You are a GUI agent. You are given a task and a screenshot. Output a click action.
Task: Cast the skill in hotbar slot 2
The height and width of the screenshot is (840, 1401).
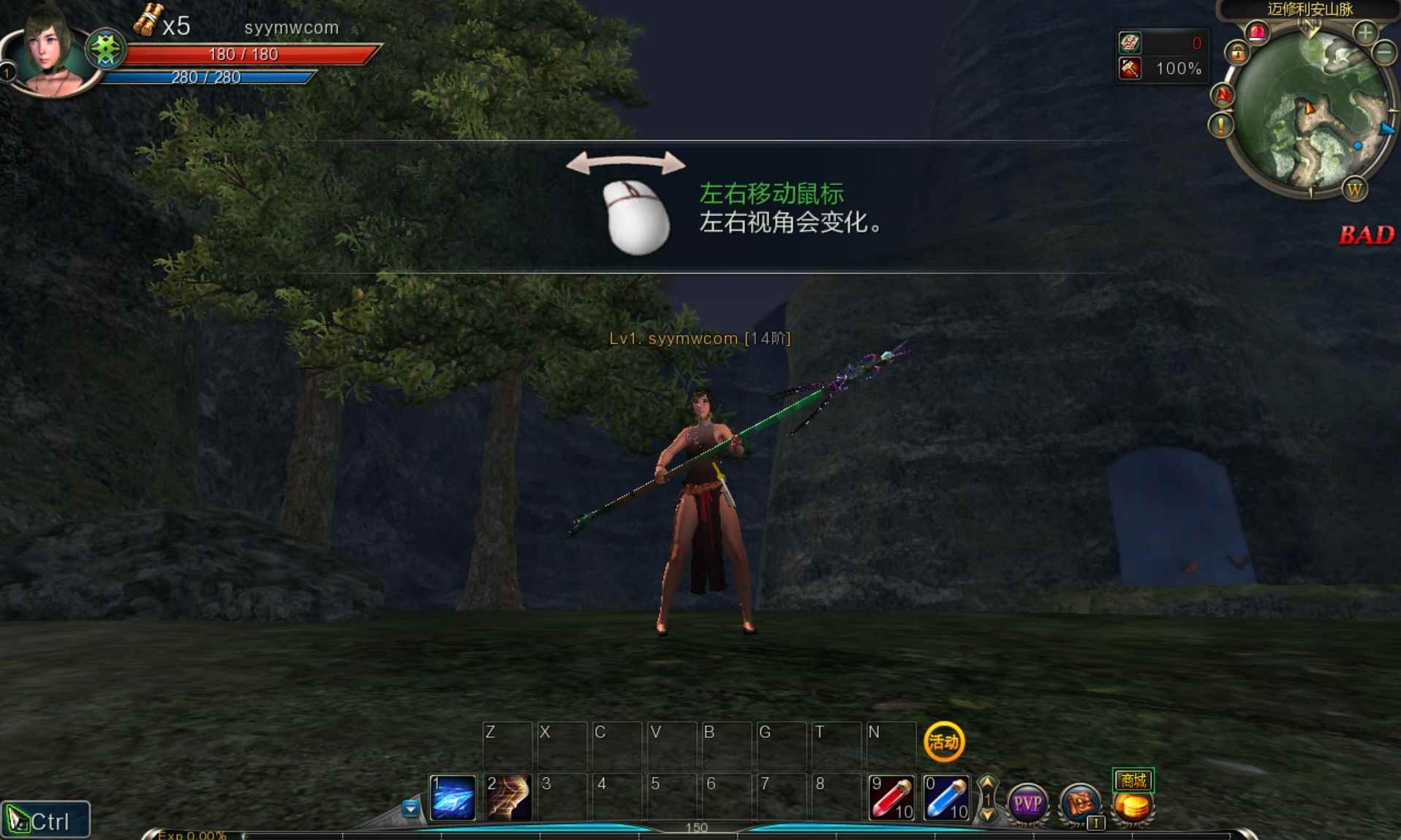[x=507, y=797]
